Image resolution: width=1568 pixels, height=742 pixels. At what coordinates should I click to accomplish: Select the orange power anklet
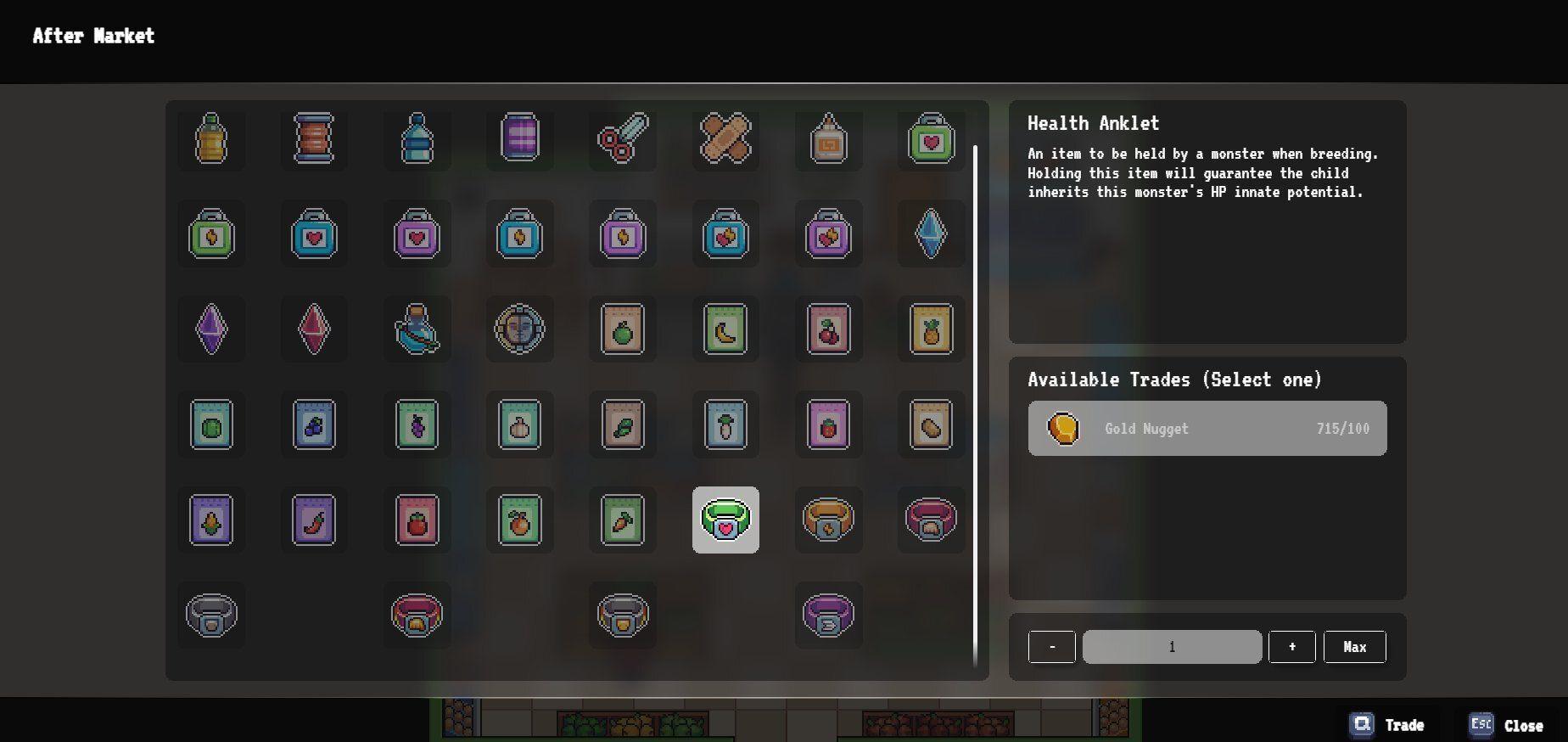828,520
